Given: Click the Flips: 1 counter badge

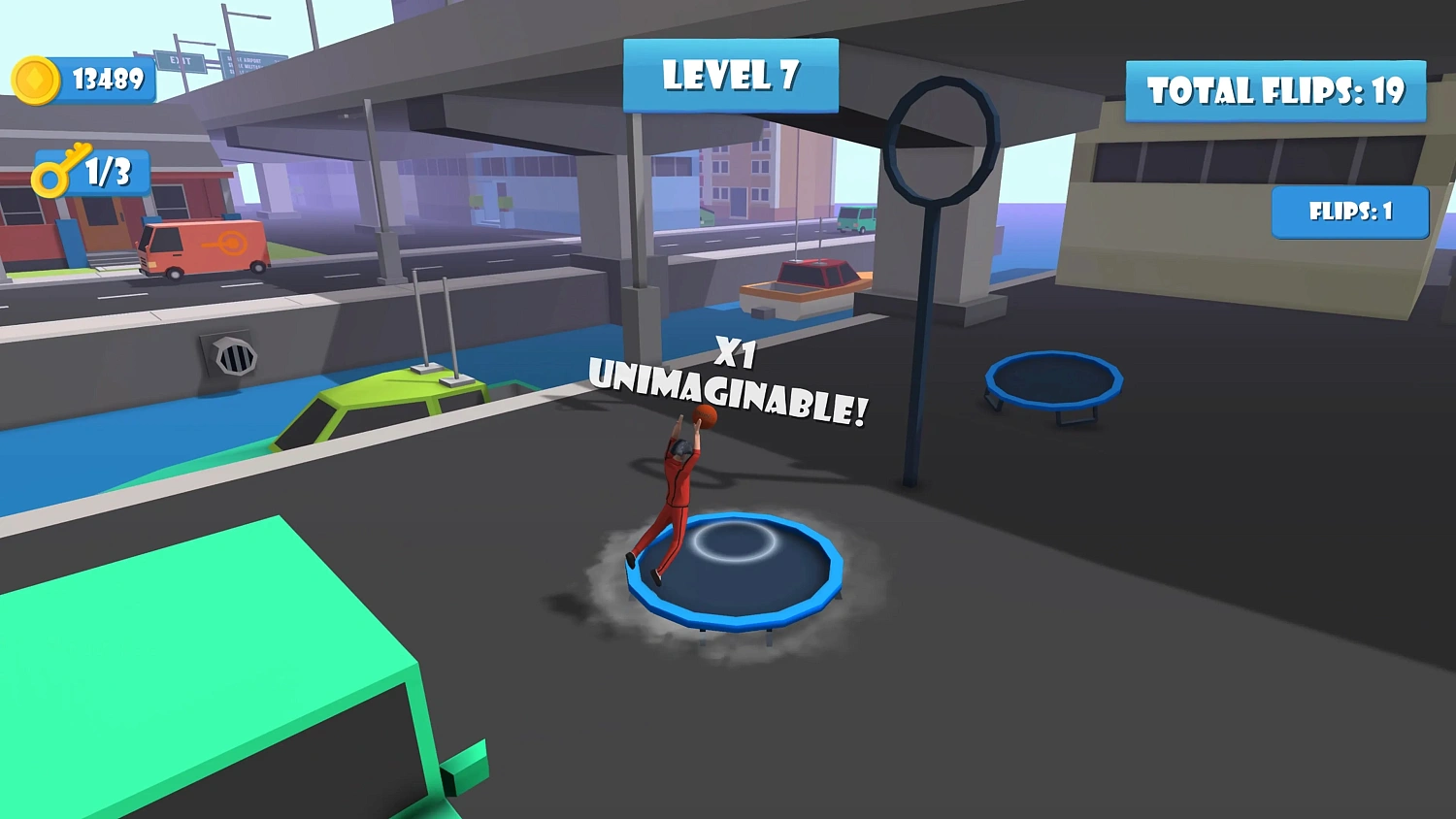Looking at the screenshot, I should tap(1349, 212).
